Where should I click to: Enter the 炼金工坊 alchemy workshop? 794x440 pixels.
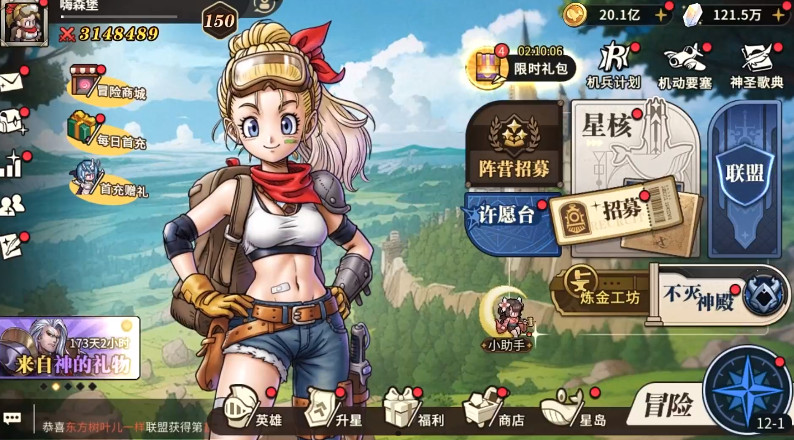[600, 290]
